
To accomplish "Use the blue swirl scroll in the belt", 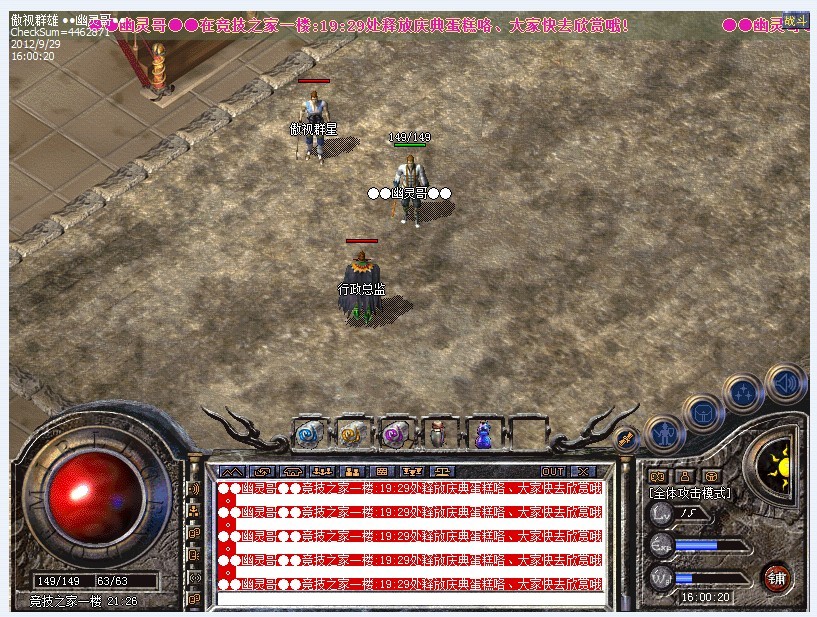I will click(x=306, y=434).
